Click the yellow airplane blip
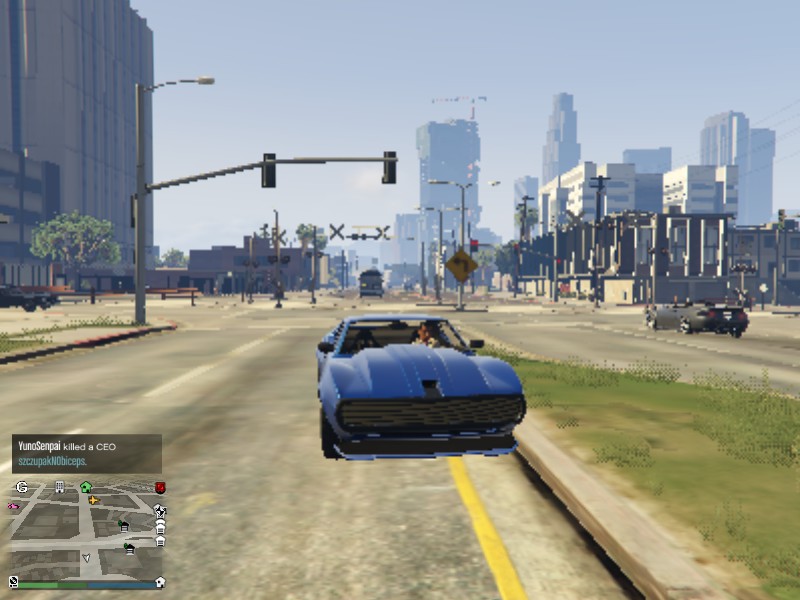The height and width of the screenshot is (600, 800). (94, 500)
